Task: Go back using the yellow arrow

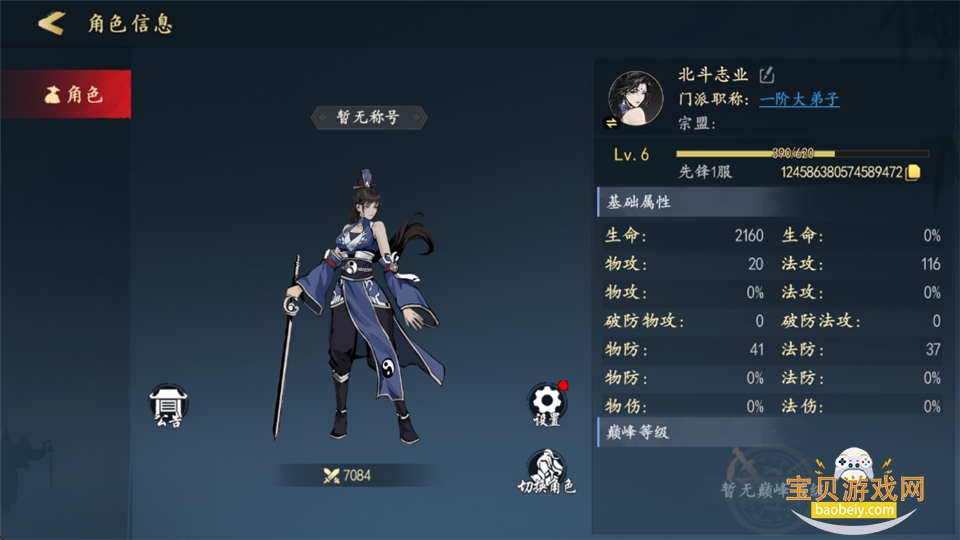Action: [x=51, y=23]
